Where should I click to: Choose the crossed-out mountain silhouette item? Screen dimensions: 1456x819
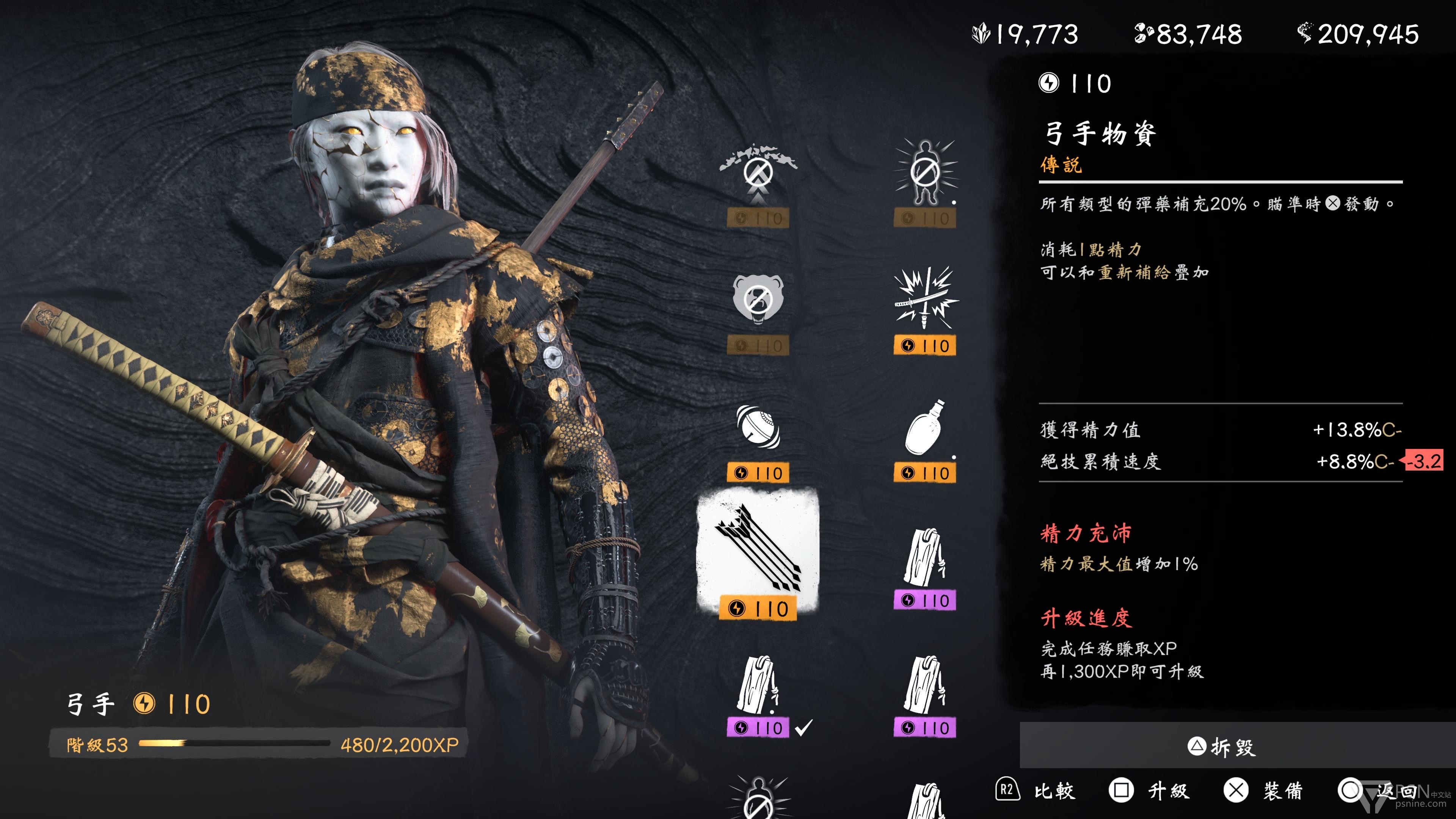point(758,173)
